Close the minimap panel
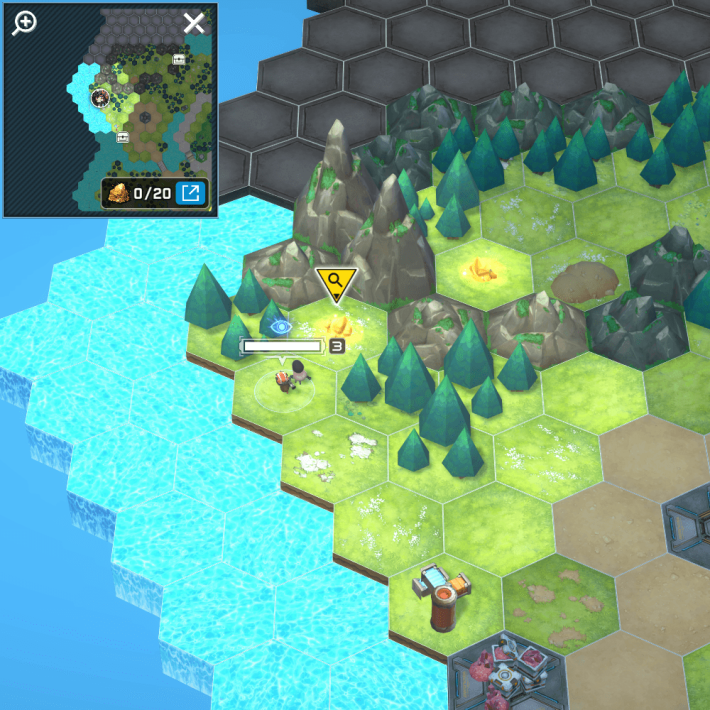The image size is (710, 710). click(193, 23)
